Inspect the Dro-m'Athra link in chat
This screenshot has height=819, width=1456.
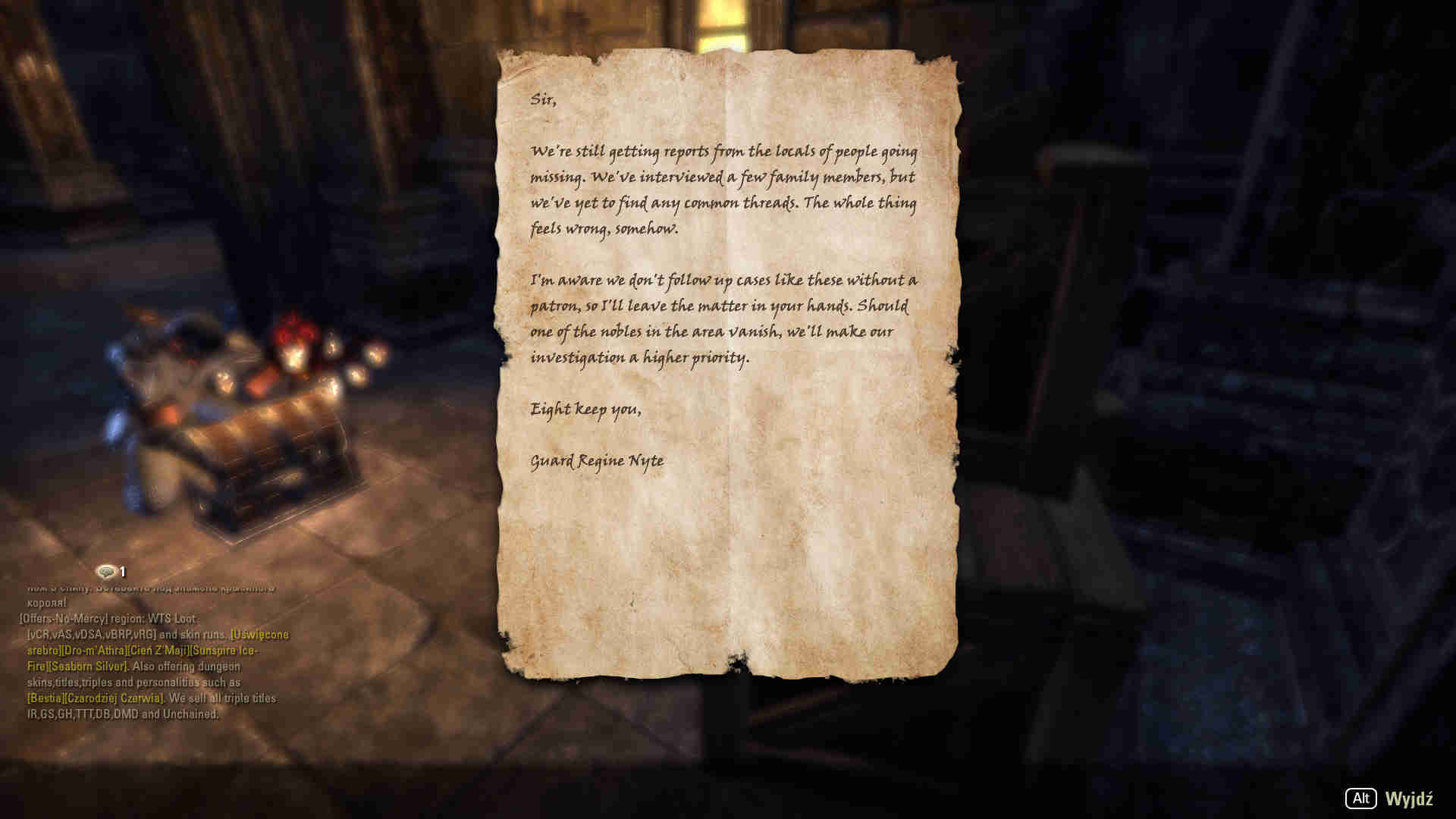pyautogui.click(x=94, y=651)
